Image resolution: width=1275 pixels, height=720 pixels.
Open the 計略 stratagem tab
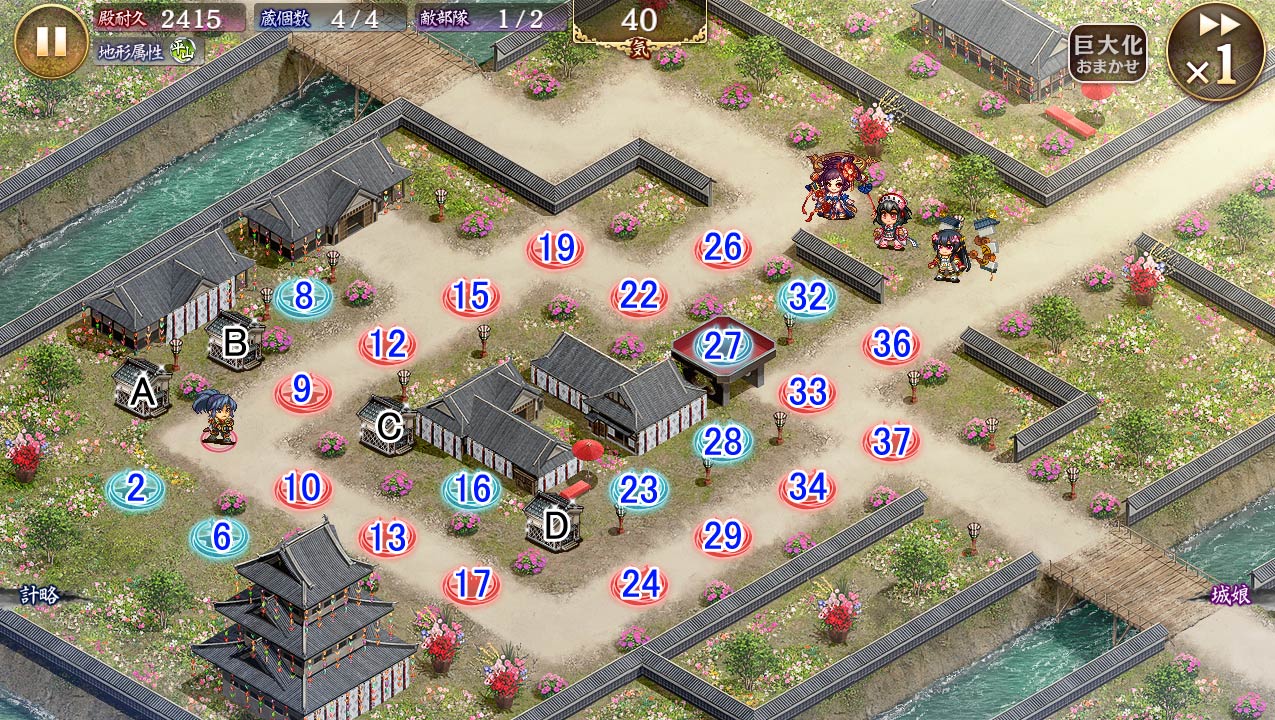click(x=38, y=595)
